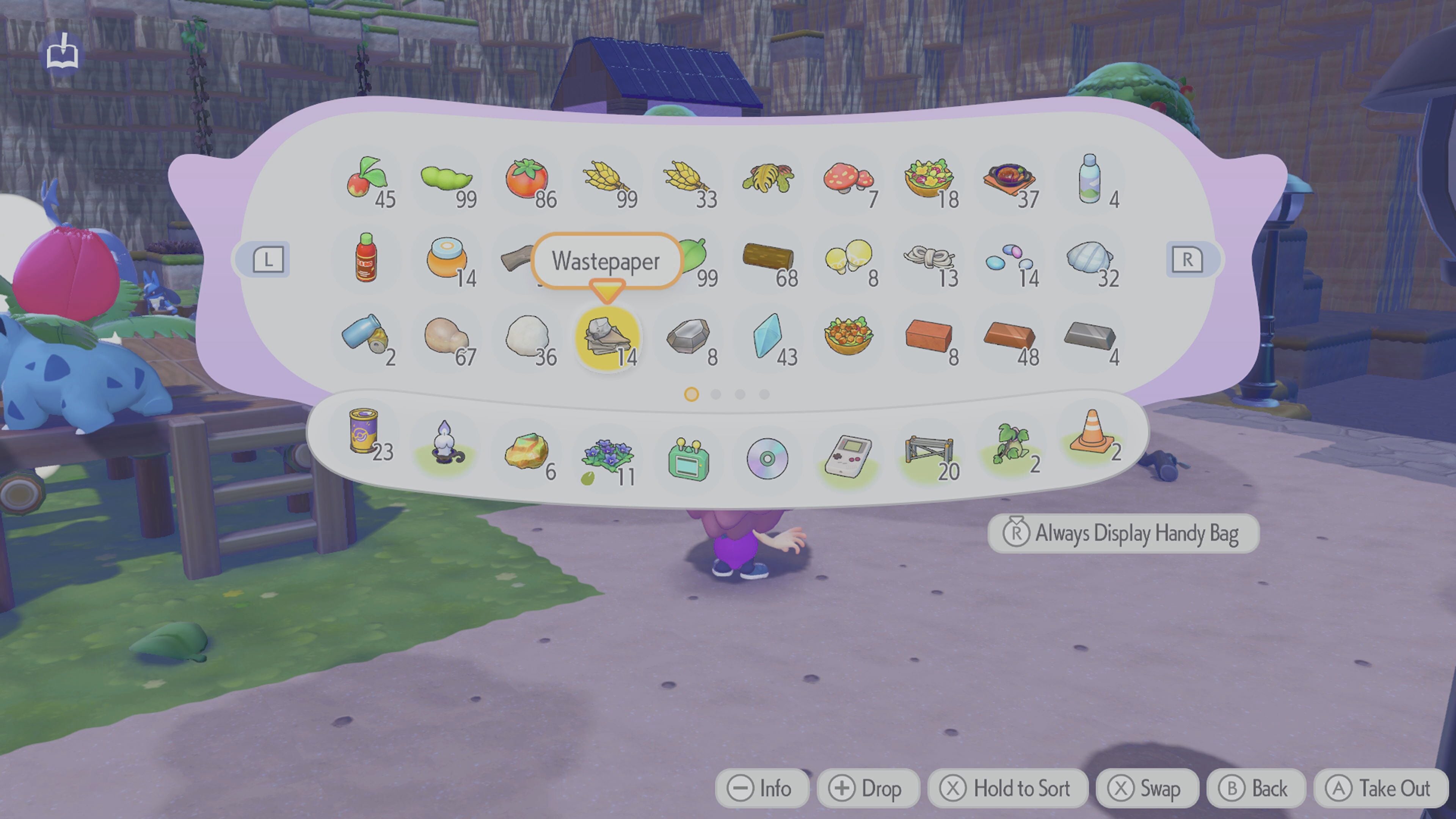Toggle Always Display Handy Bag
The width and height of the screenshot is (1456, 819).
(1123, 533)
